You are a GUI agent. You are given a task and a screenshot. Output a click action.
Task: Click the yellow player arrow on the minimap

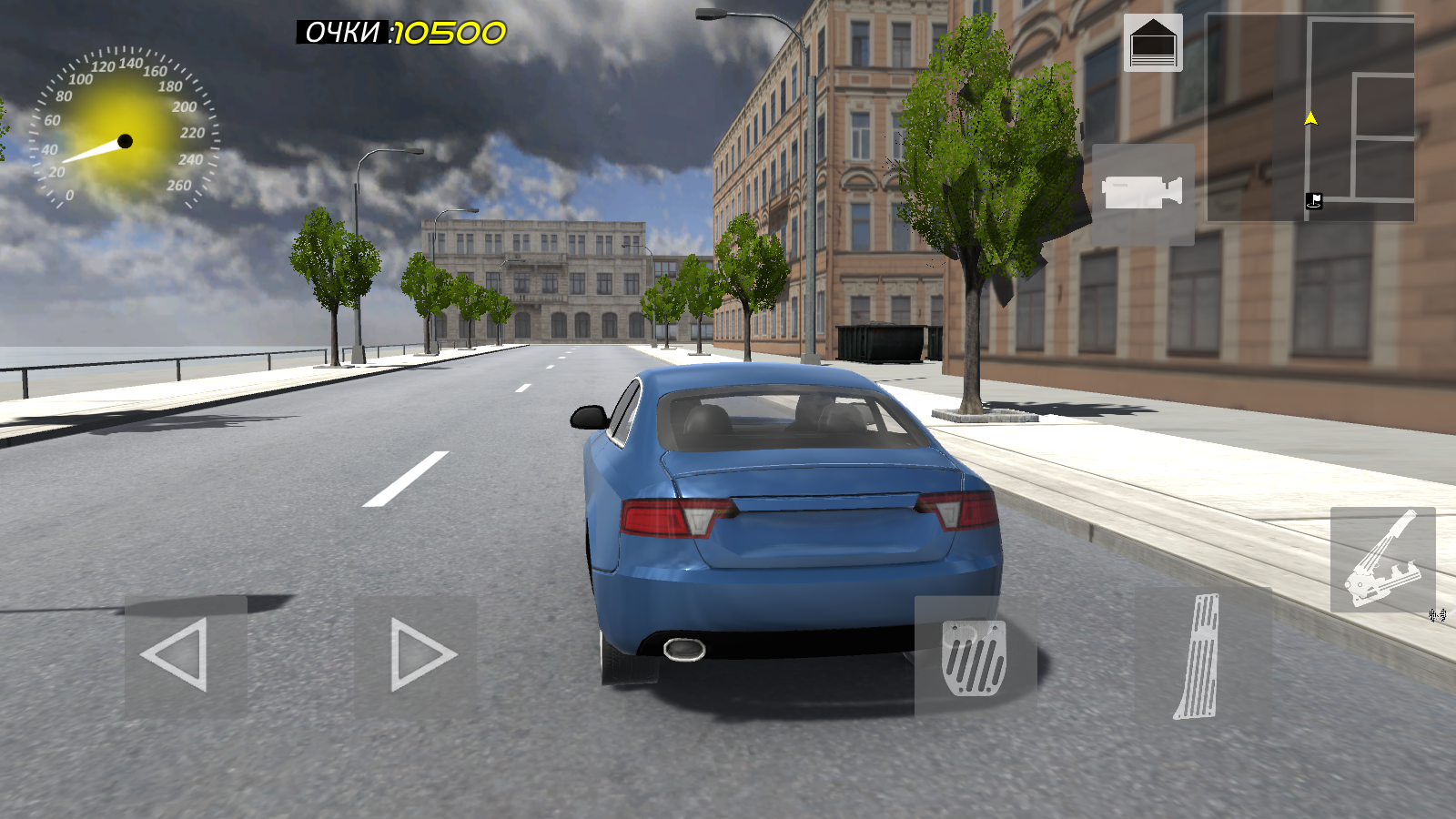tap(1309, 116)
